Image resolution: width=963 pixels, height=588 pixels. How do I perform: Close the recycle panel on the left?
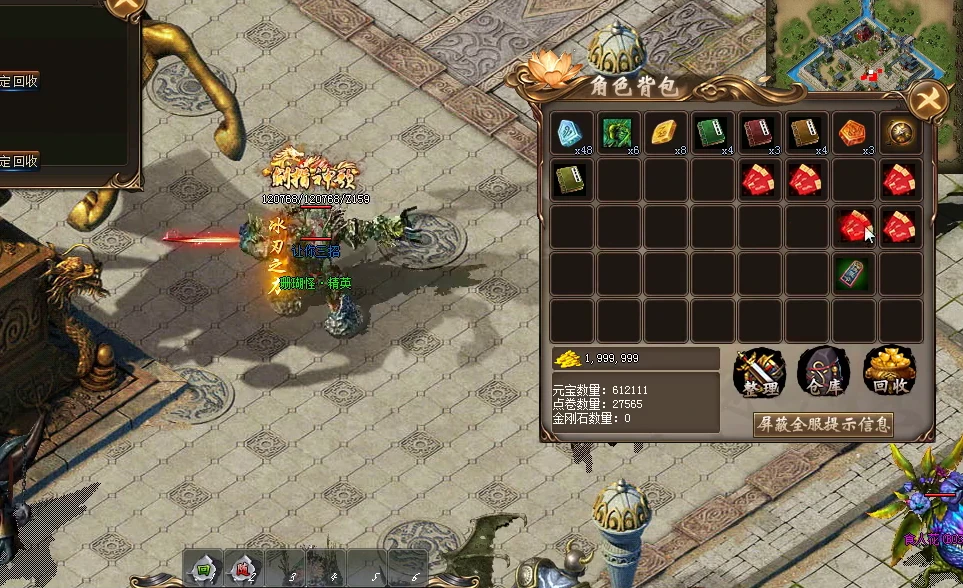pos(127,7)
